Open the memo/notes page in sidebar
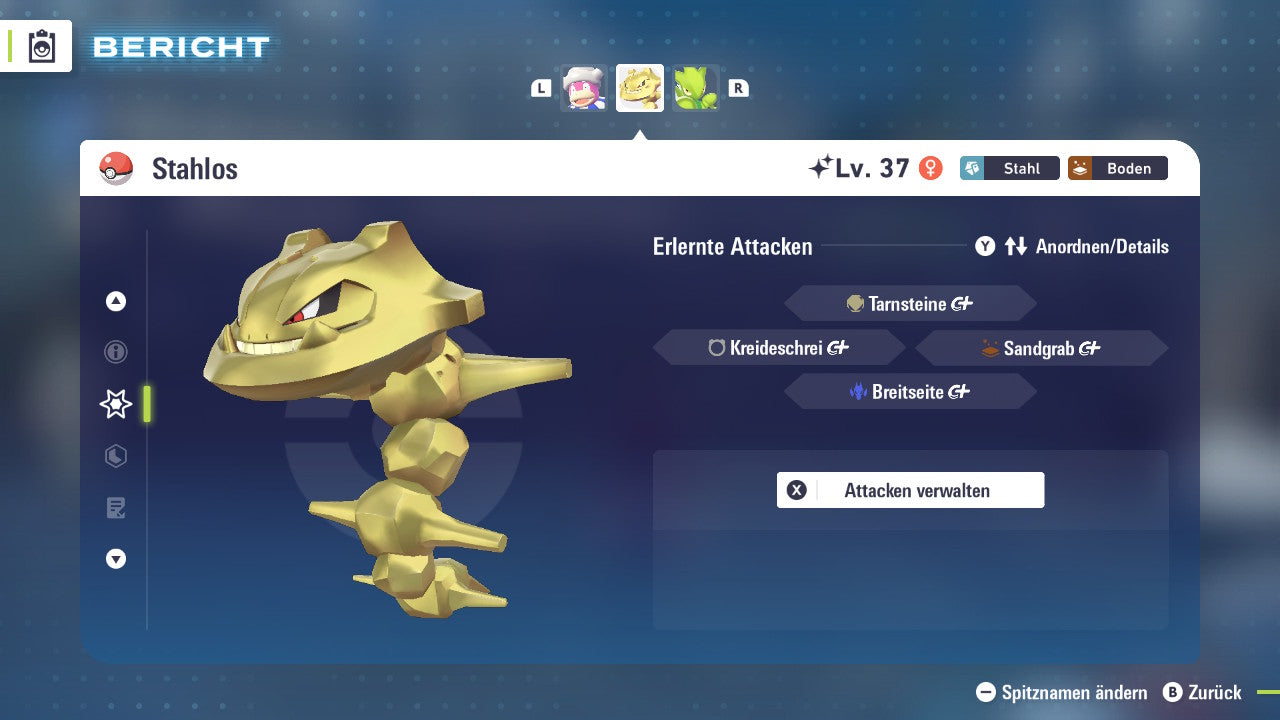The height and width of the screenshot is (720, 1280). [x=115, y=508]
